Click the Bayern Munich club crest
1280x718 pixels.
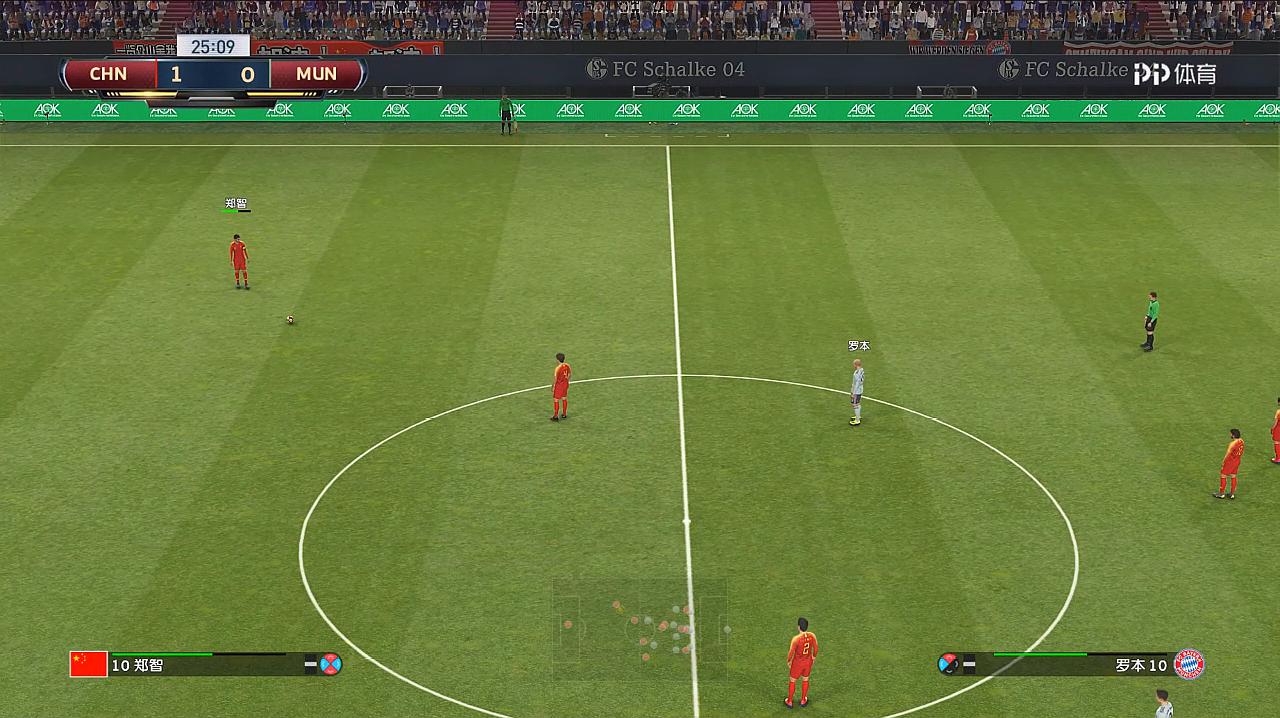(x=1189, y=664)
